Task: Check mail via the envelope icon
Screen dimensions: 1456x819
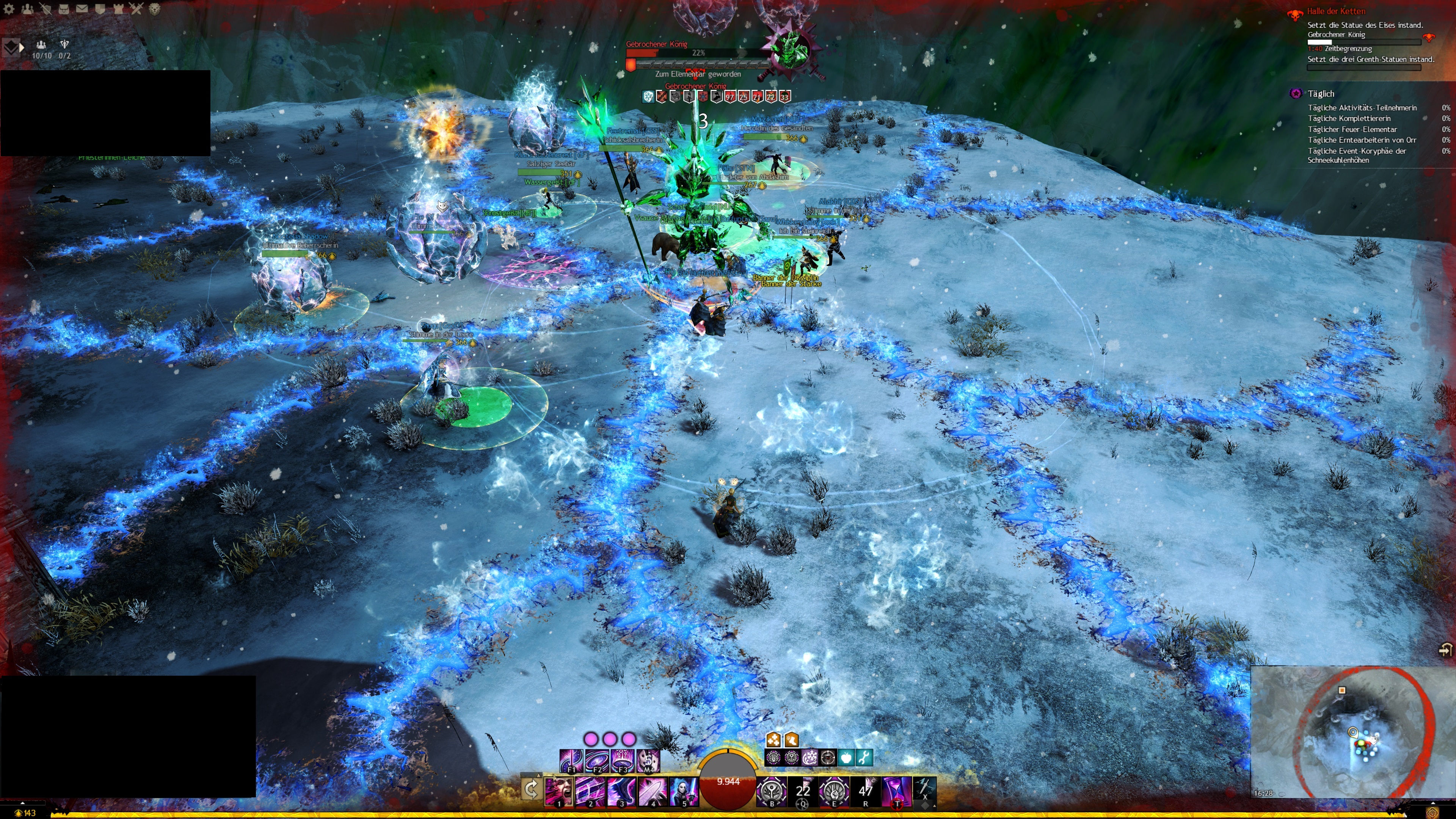Action: coord(82,8)
